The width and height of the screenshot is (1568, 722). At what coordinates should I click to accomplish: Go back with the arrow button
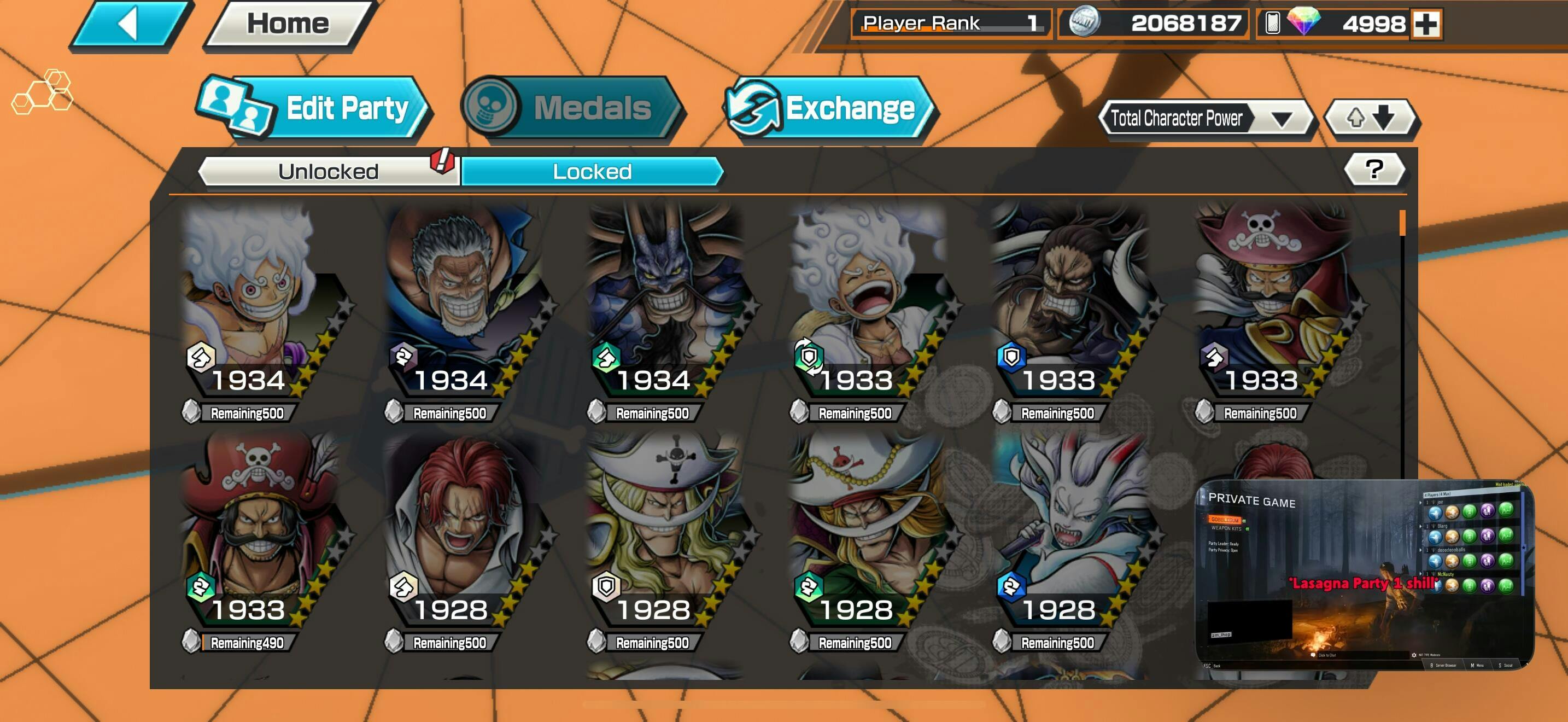click(x=130, y=25)
